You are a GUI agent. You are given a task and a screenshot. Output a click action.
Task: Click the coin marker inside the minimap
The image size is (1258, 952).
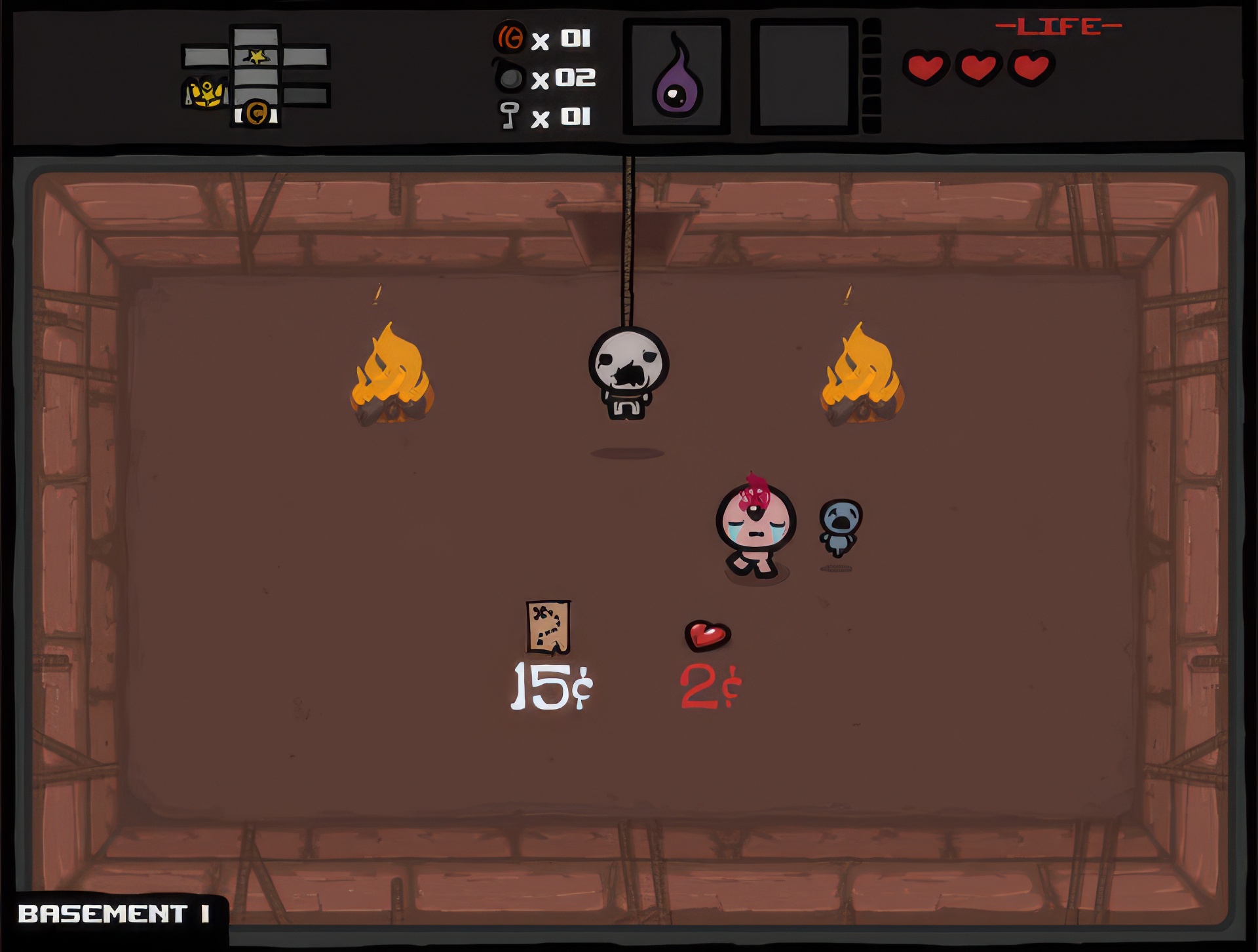point(256,113)
